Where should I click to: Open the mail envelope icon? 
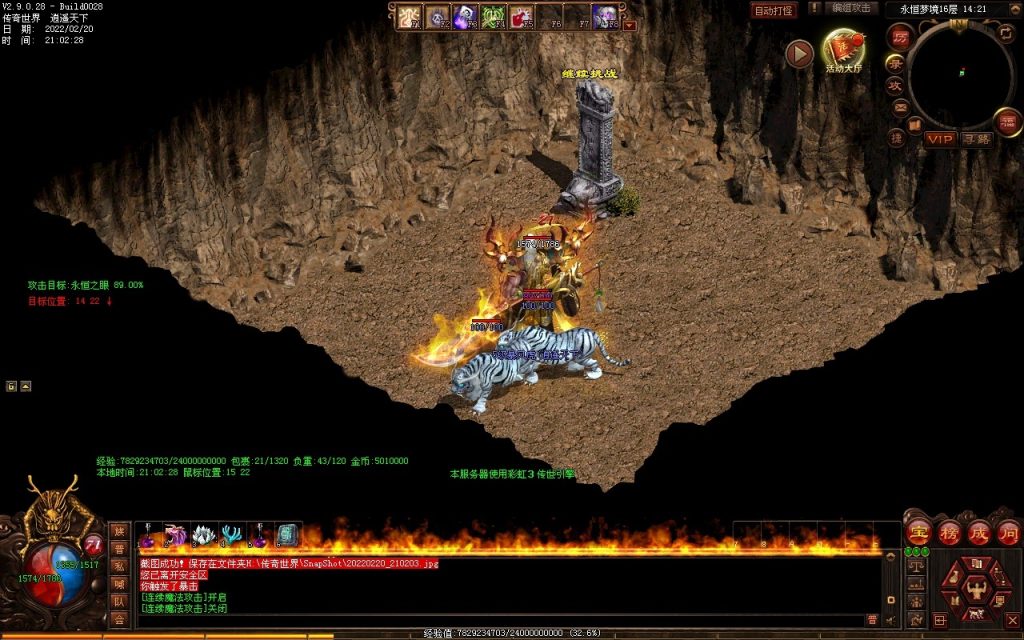[x=900, y=107]
